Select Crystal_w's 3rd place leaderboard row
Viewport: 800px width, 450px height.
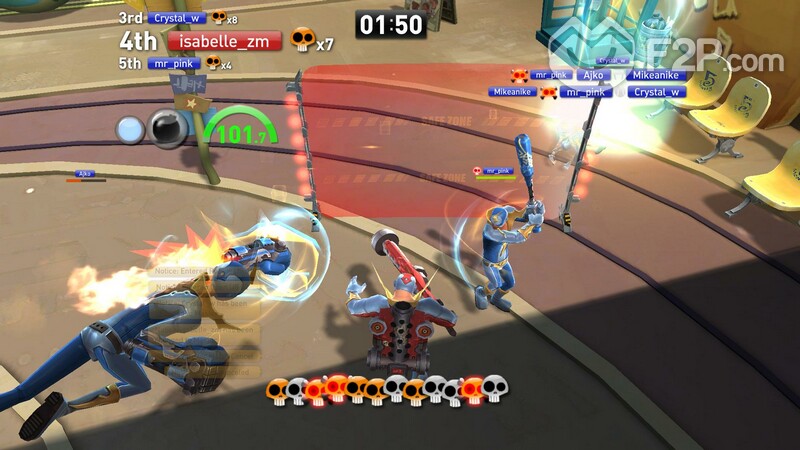pyautogui.click(x=178, y=18)
